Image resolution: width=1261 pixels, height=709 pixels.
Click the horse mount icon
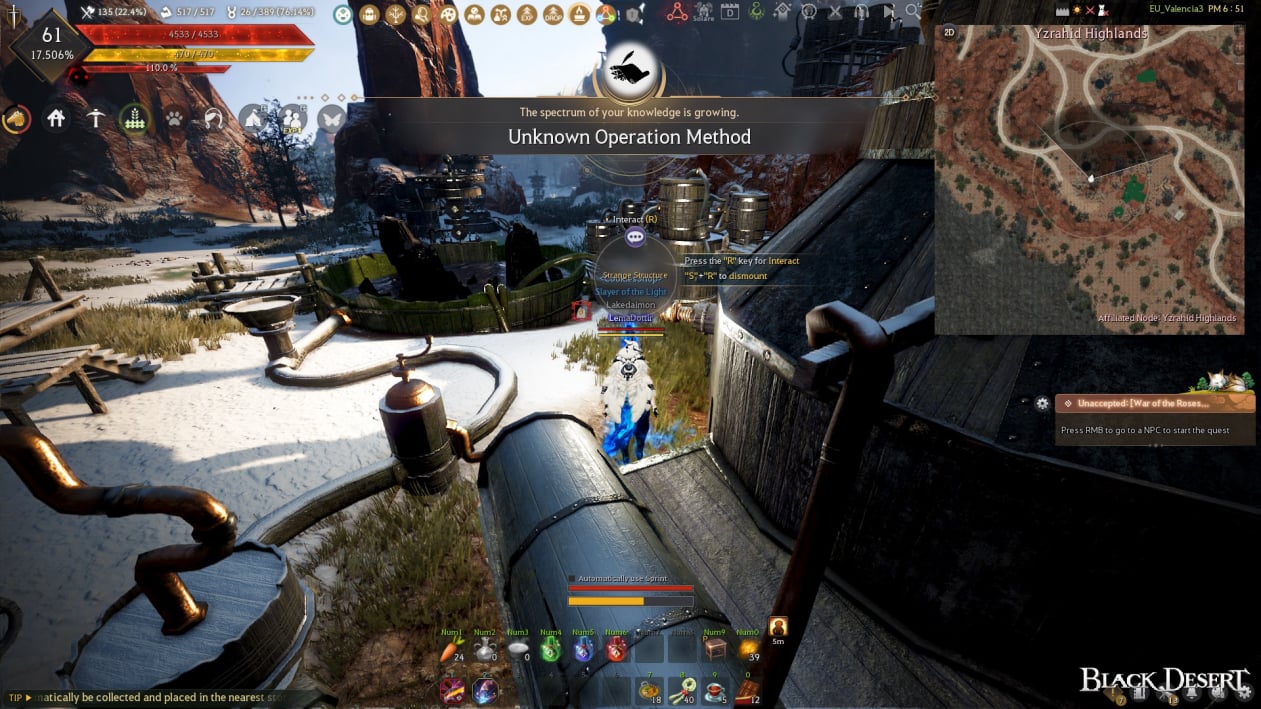[x=17, y=119]
